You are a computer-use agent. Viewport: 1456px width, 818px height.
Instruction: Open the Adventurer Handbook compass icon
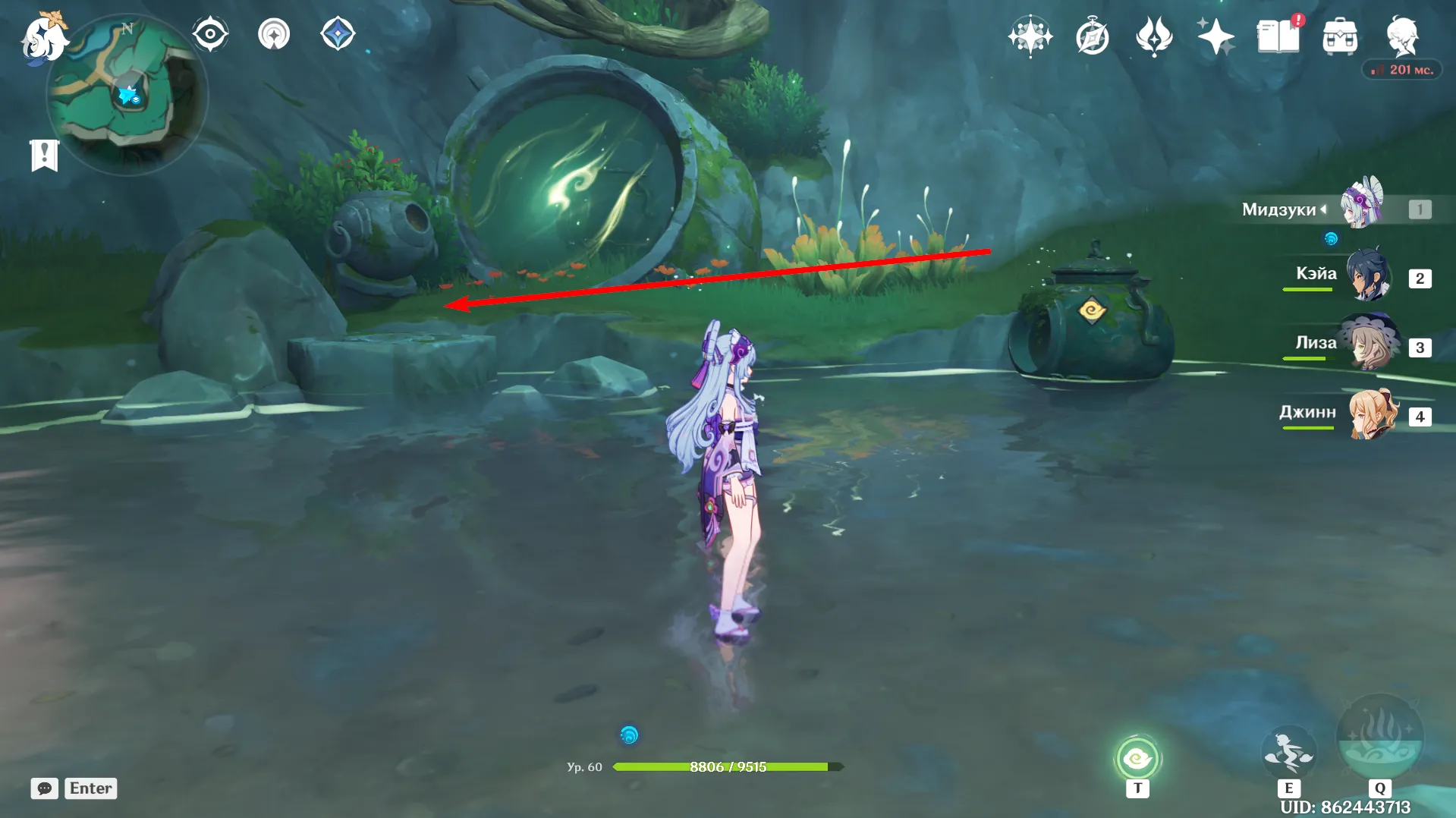point(1091,35)
